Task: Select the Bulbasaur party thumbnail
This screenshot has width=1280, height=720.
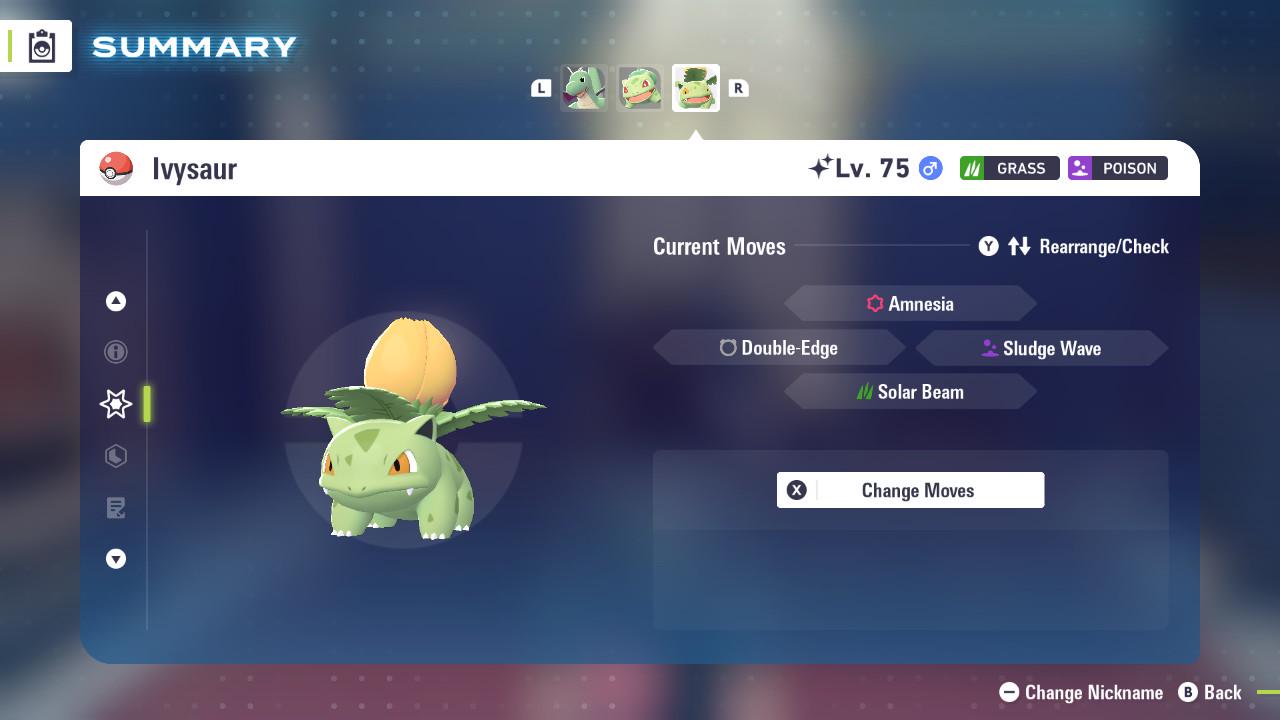Action: coord(639,88)
